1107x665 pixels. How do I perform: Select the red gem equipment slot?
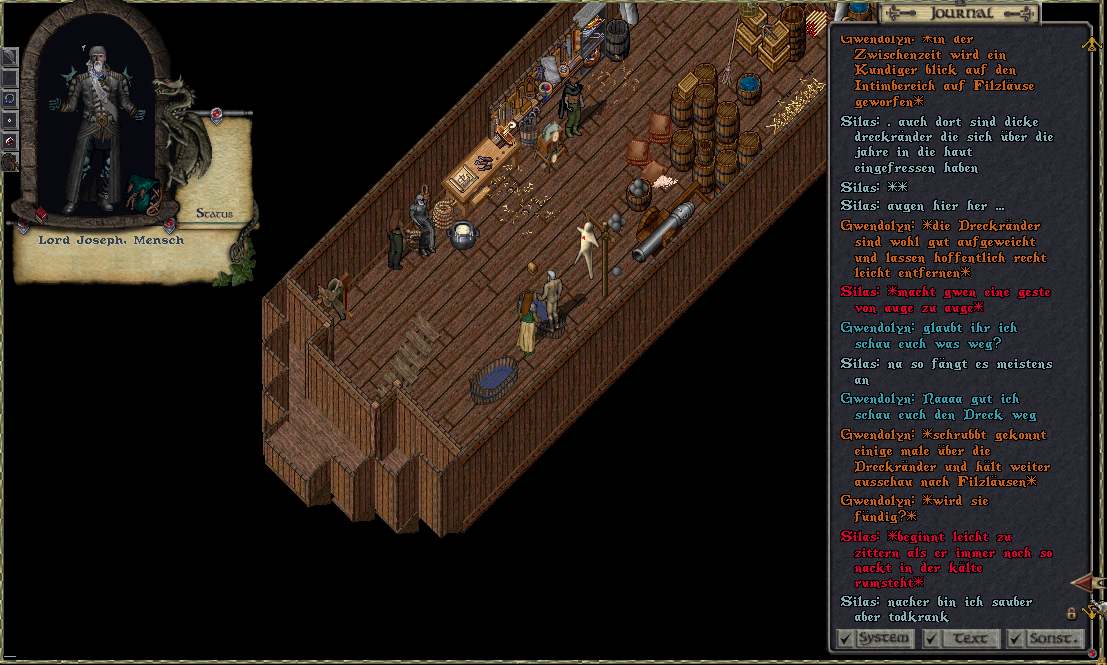tap(9, 141)
